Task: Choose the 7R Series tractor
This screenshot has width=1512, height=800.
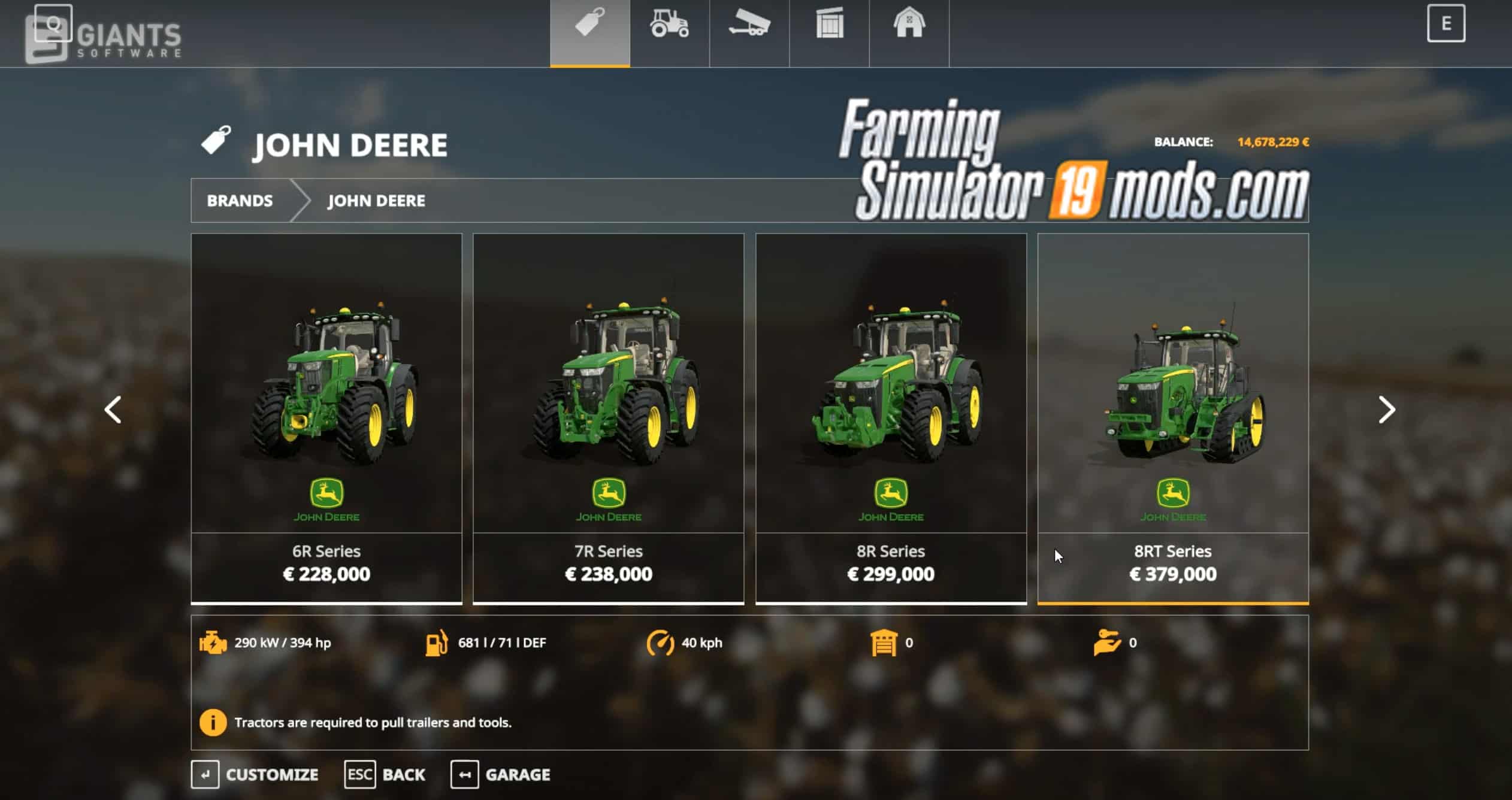Action: 609,418
